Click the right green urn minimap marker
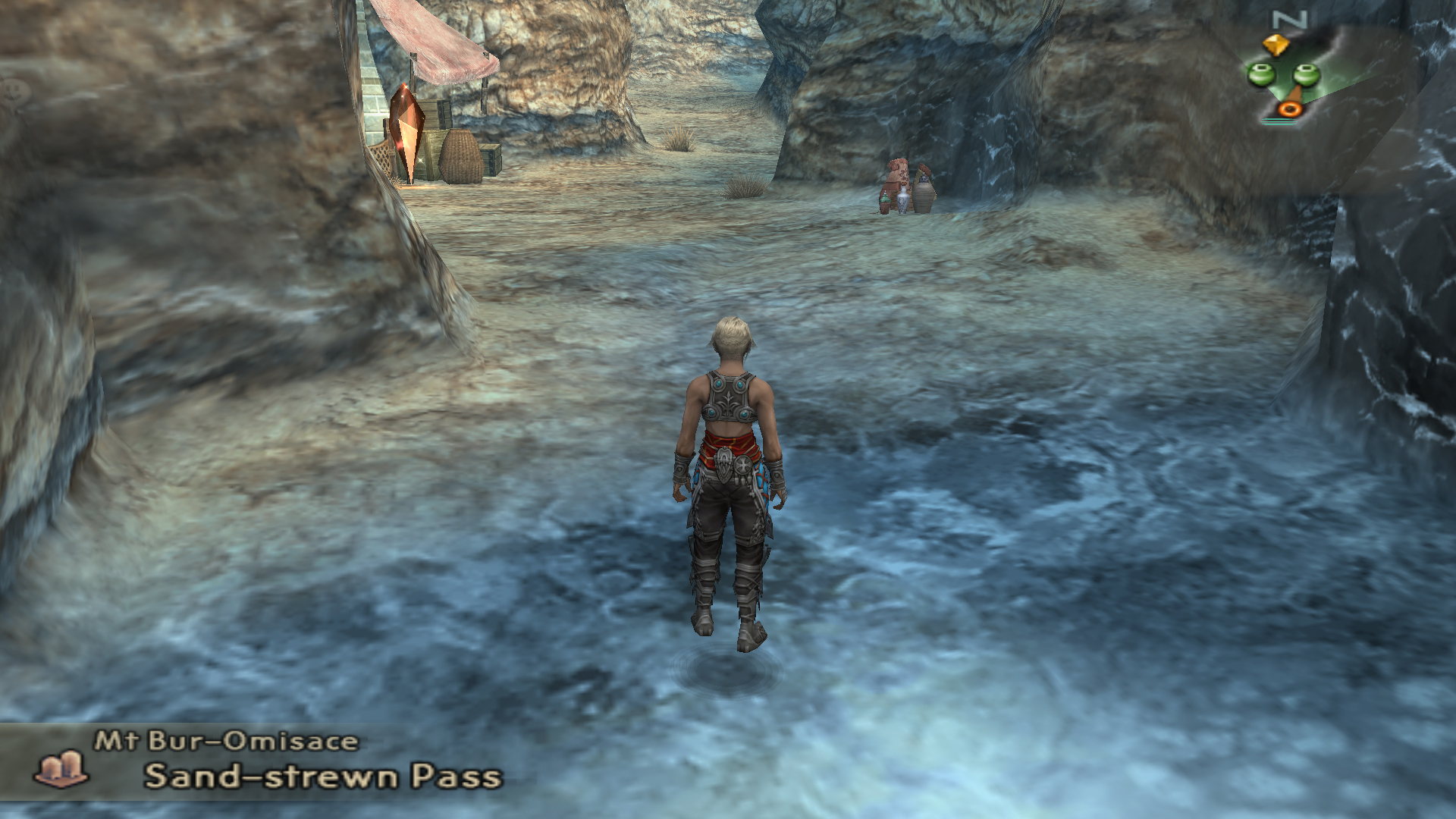This screenshot has height=819, width=1456. (x=1306, y=74)
